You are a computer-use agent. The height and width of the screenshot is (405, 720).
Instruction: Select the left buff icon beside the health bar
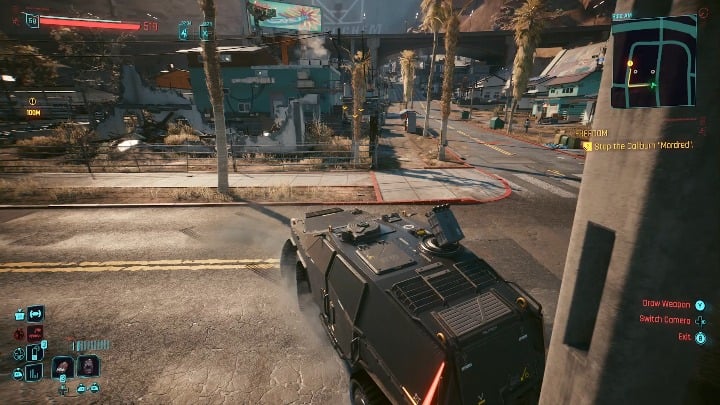click(x=184, y=31)
